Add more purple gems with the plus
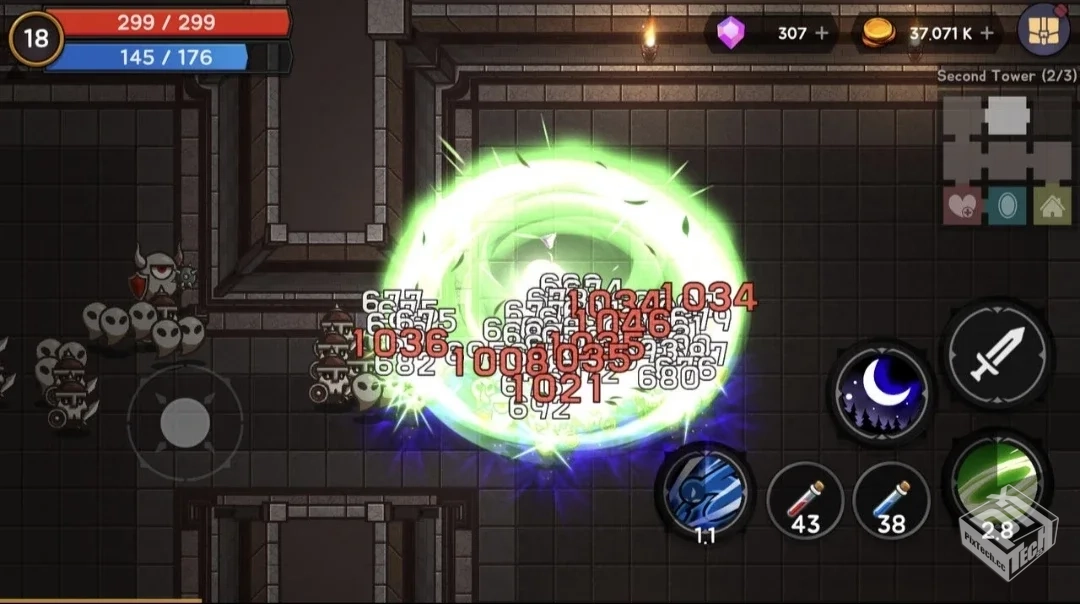This screenshot has height=604, width=1080. point(822,33)
